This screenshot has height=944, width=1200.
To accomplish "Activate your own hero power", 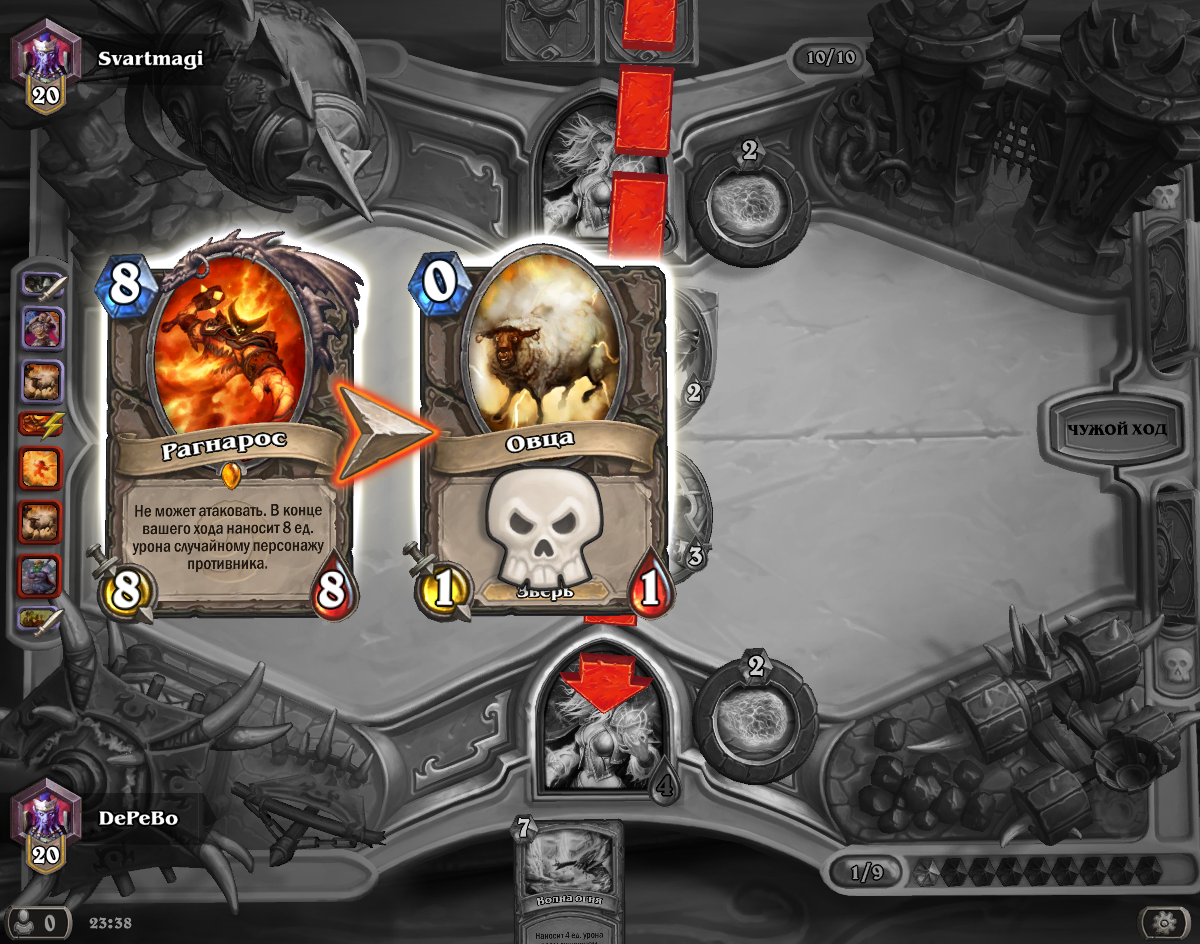I will 755,704.
